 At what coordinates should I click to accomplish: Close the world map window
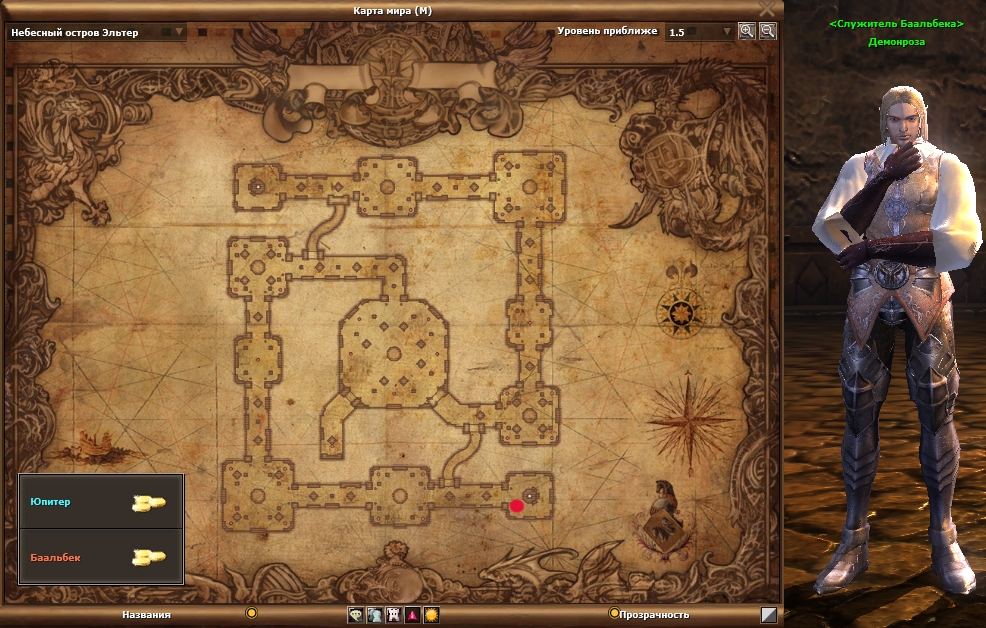tap(767, 9)
